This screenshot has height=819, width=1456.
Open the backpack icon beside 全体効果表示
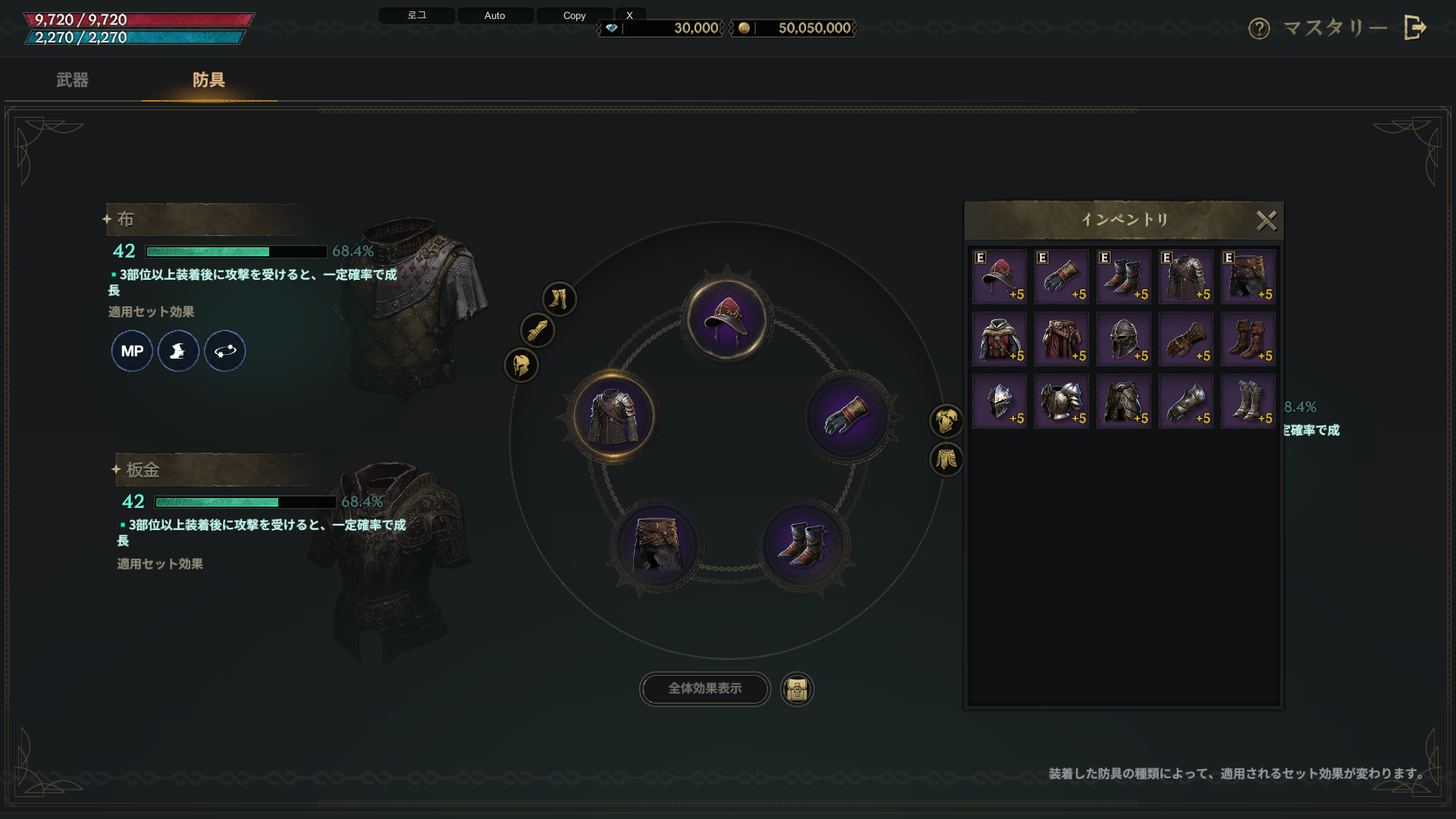coord(796,689)
